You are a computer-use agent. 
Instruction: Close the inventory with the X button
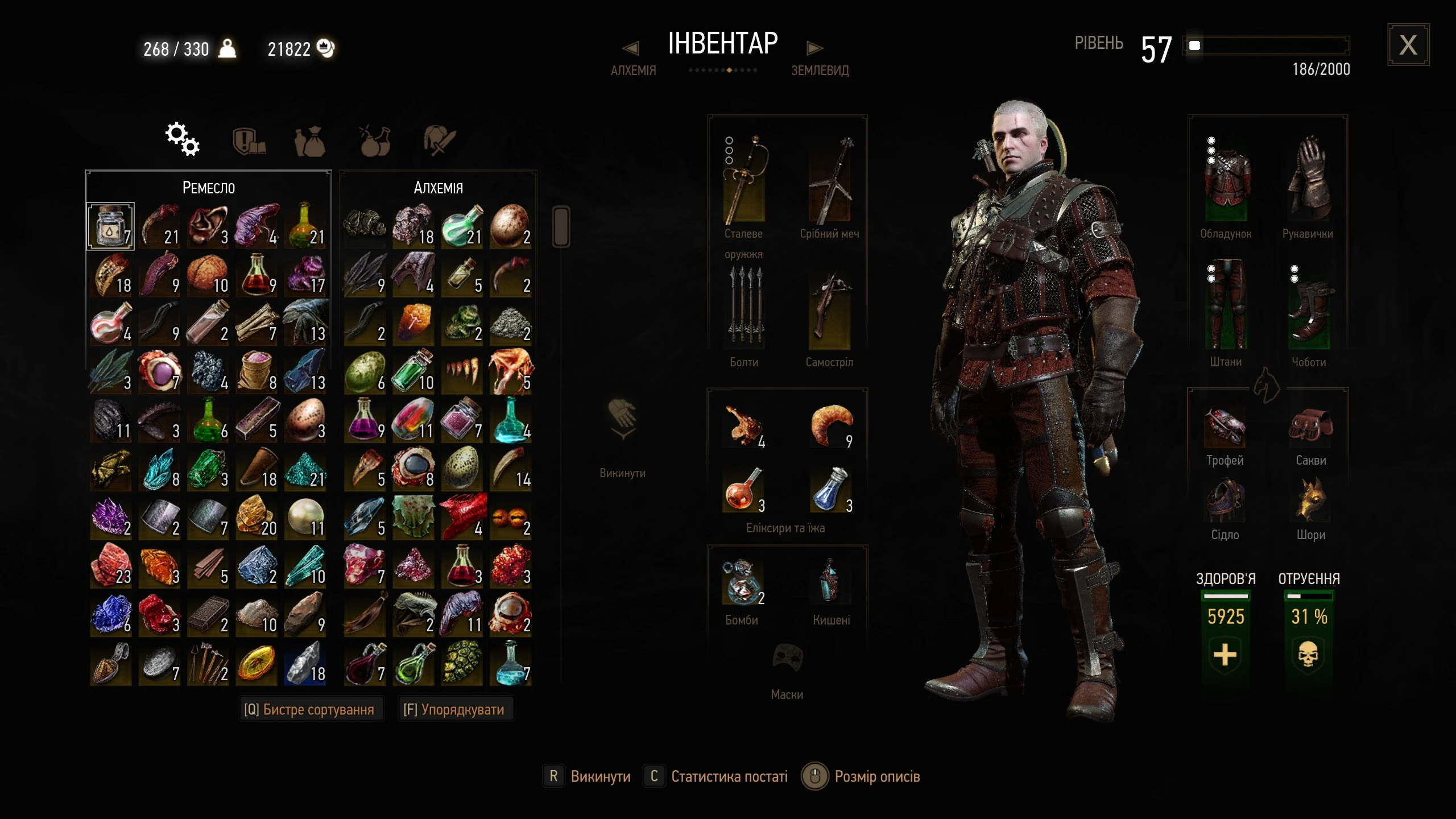coord(1408,45)
